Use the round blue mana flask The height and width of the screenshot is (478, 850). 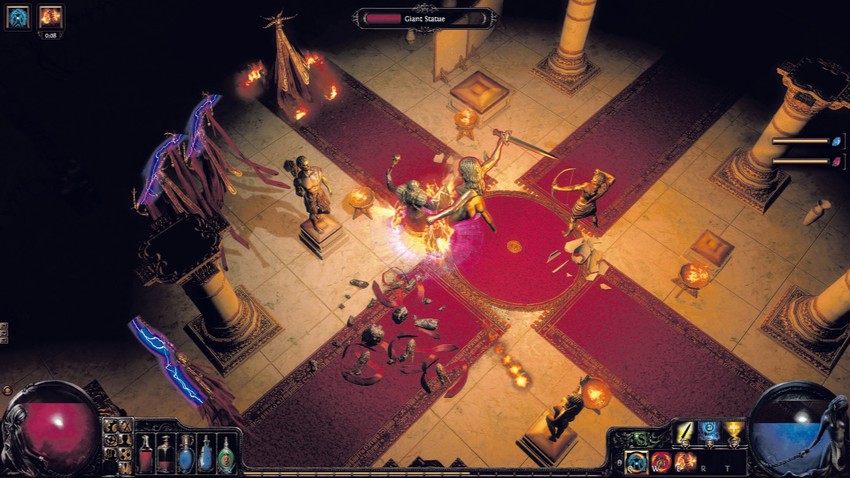187,453
